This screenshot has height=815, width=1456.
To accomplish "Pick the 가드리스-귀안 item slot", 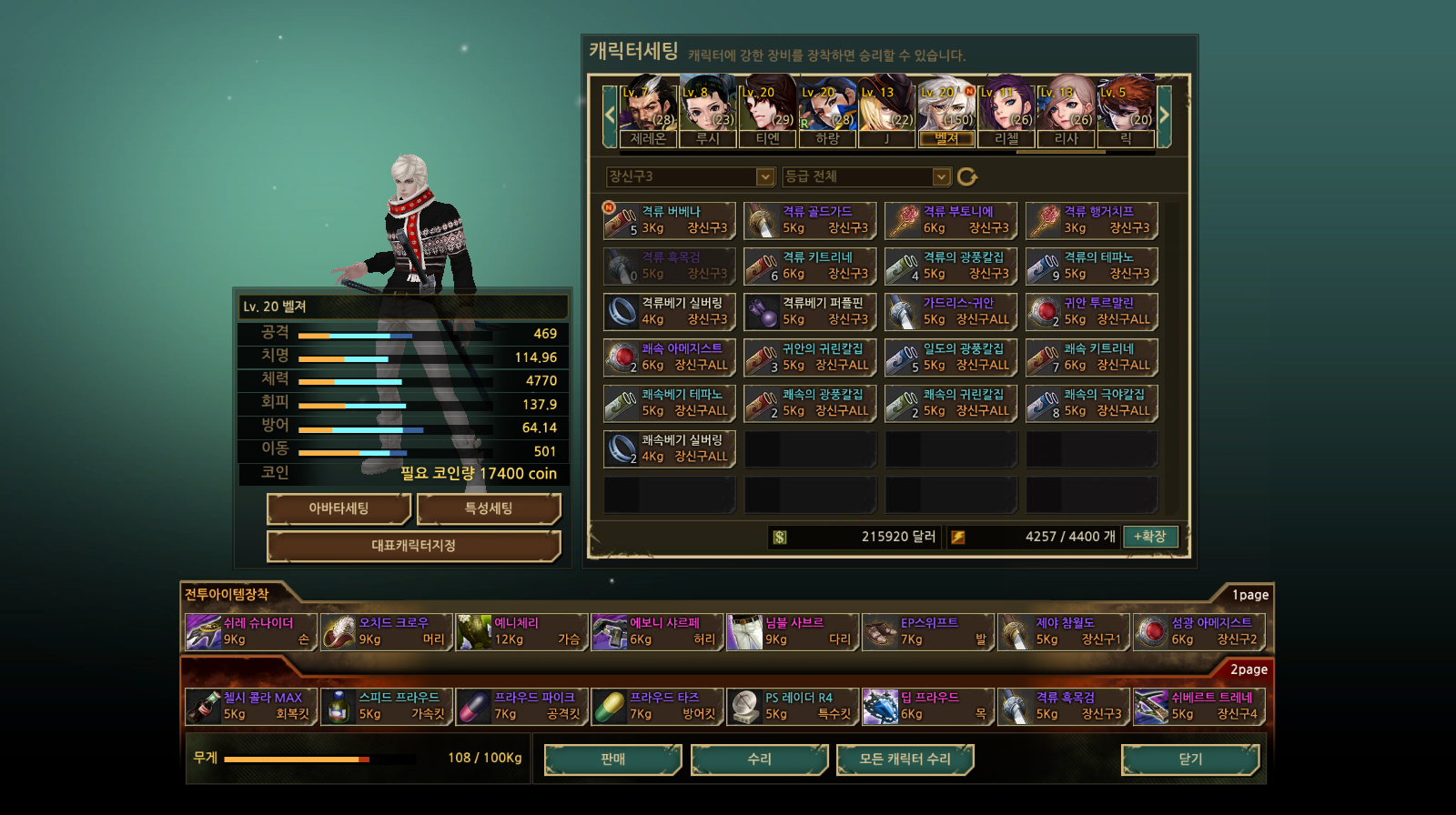I will click(951, 311).
